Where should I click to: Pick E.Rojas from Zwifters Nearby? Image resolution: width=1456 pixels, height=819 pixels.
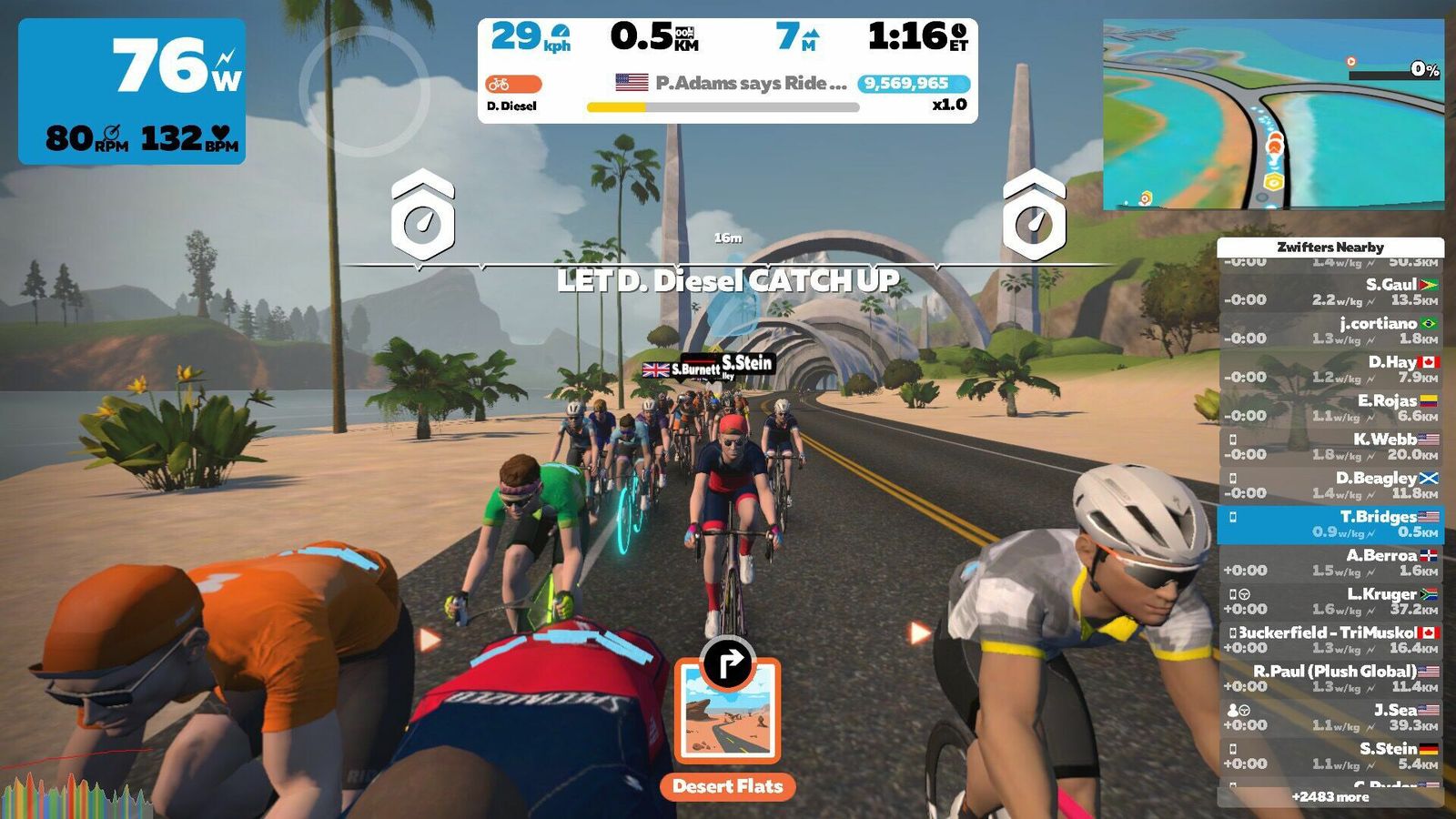1330,408
